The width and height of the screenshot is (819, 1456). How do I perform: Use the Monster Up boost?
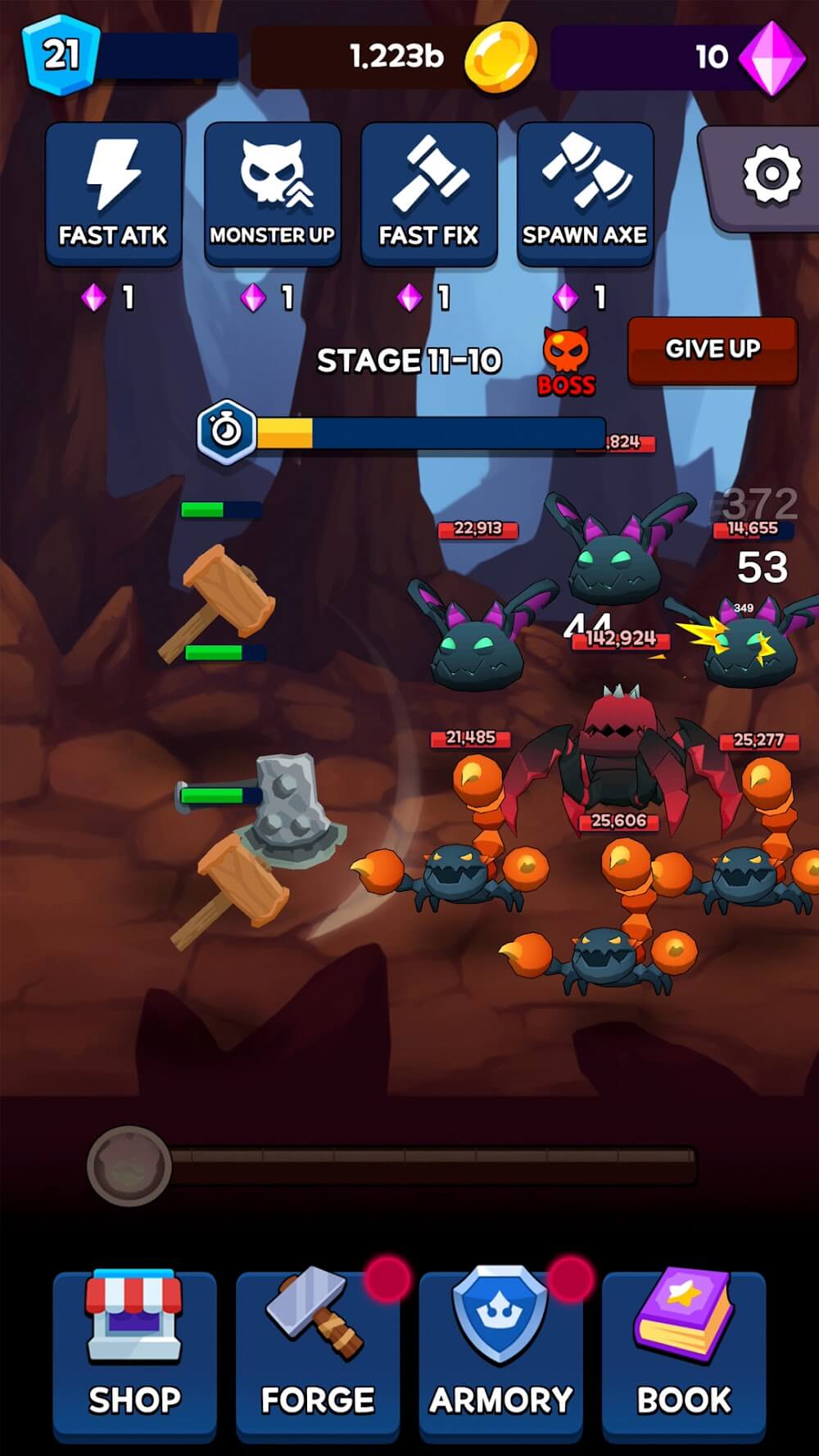pos(272,194)
